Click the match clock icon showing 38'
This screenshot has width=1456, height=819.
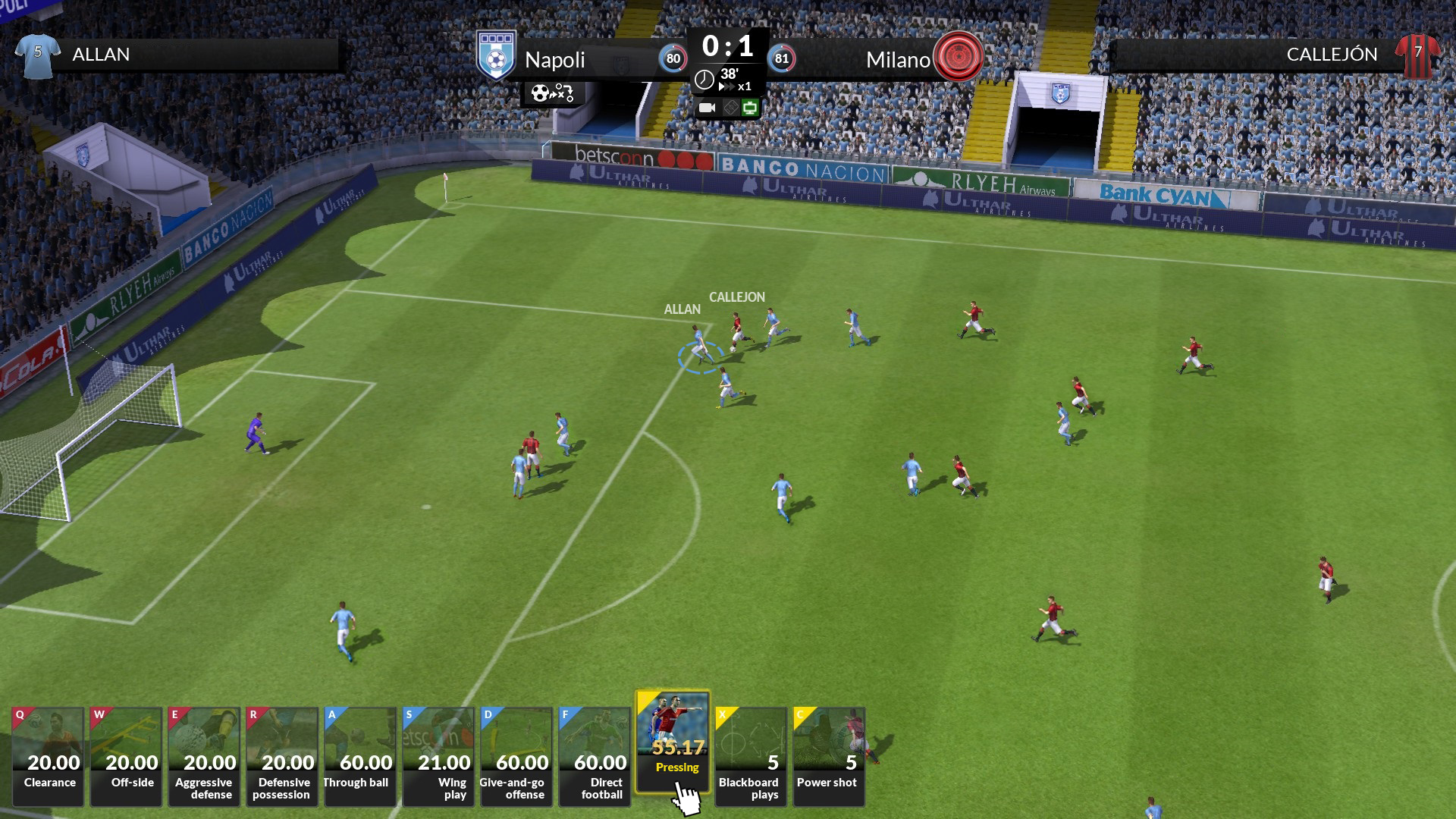point(704,78)
